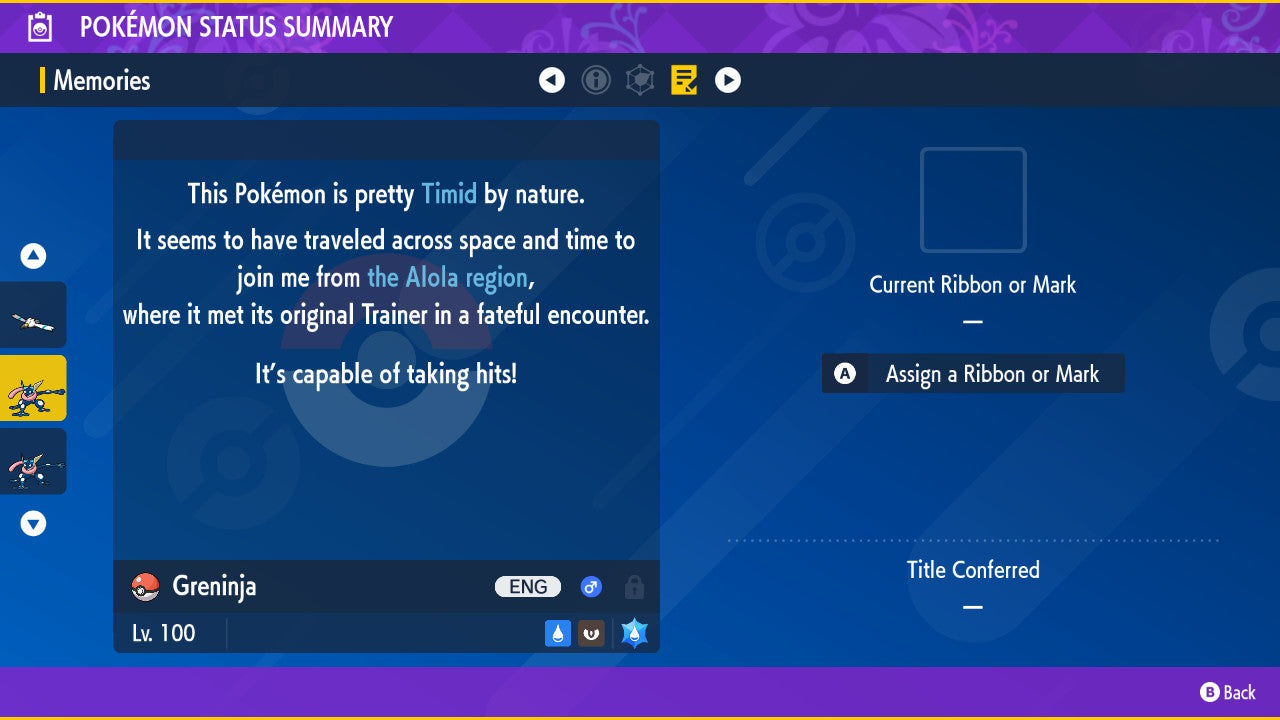Click the Dark type icon
This screenshot has height=720, width=1280.
tap(591, 632)
